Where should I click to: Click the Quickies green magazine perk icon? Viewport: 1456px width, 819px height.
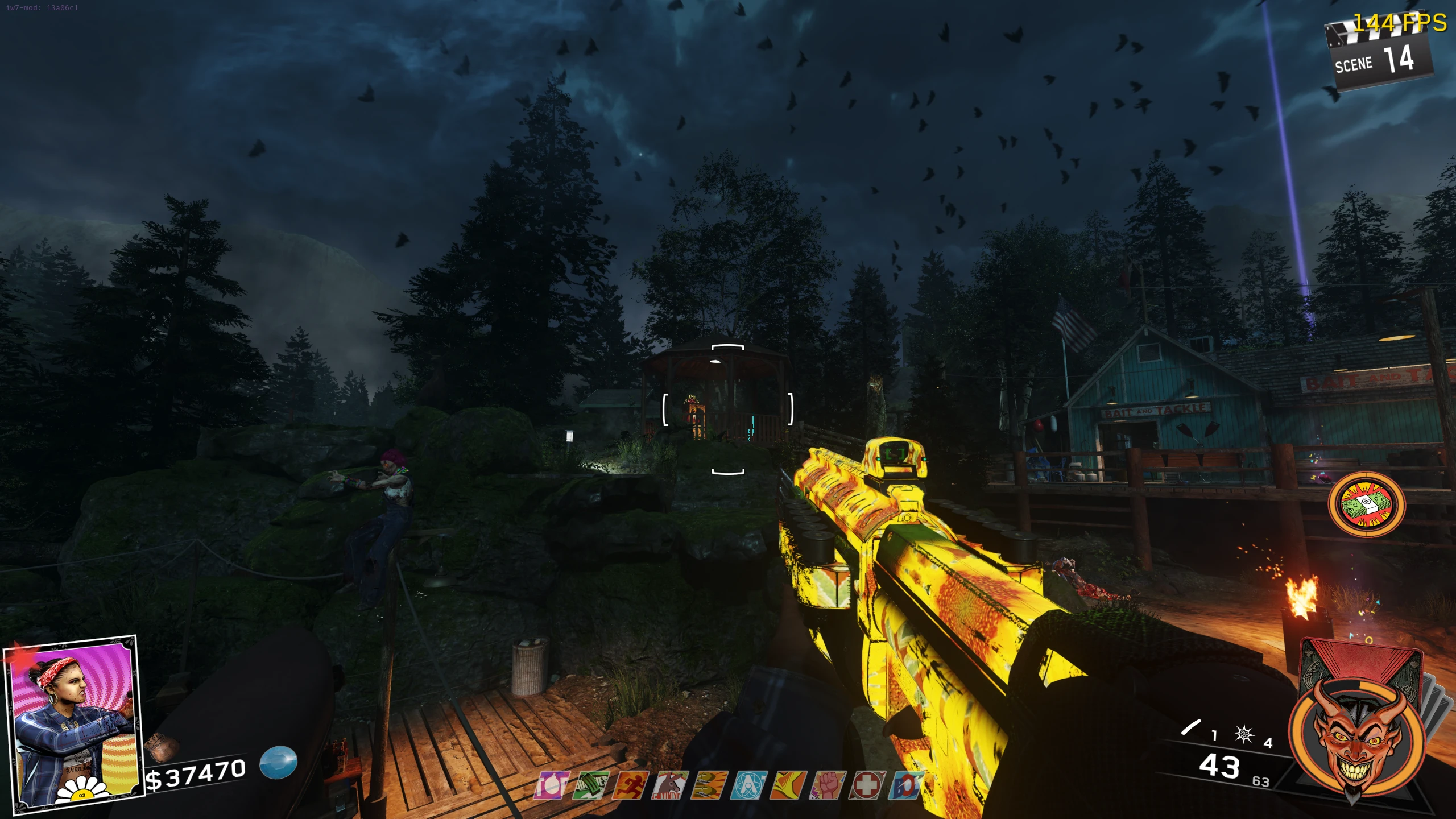[x=591, y=785]
